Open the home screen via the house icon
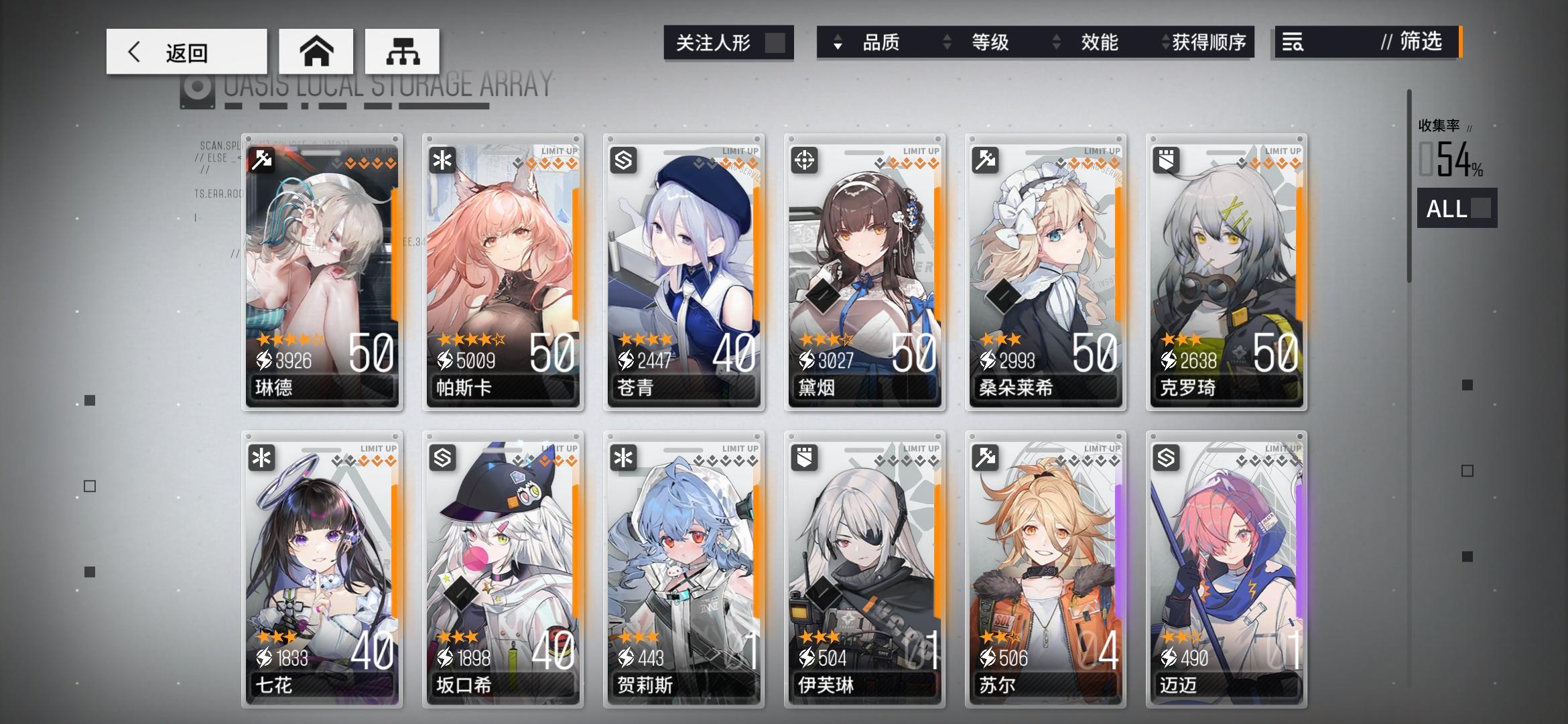The height and width of the screenshot is (724, 1568). pos(316,51)
